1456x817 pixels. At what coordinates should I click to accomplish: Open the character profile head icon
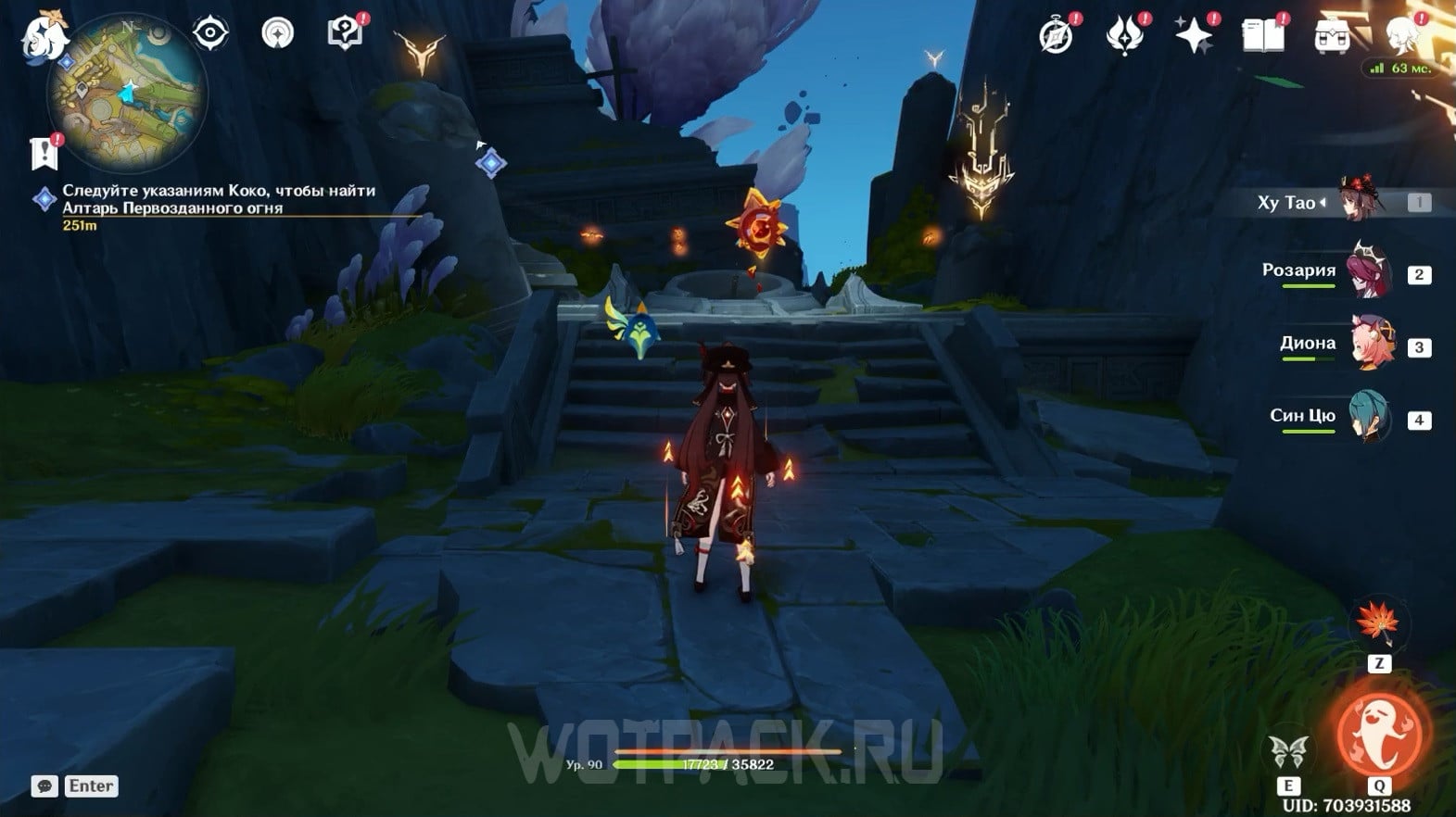1401,36
